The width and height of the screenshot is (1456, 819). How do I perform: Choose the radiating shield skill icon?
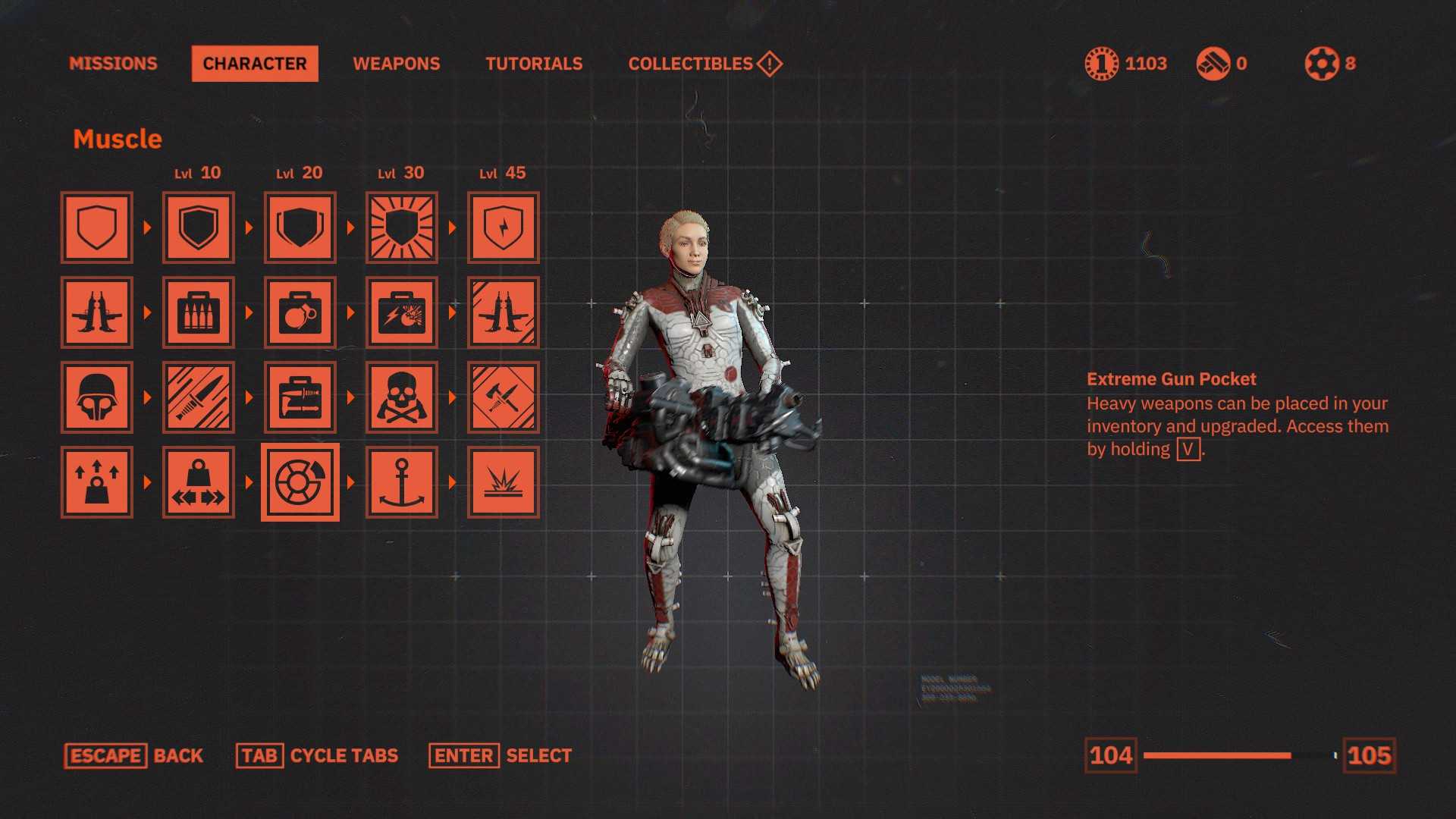(402, 227)
